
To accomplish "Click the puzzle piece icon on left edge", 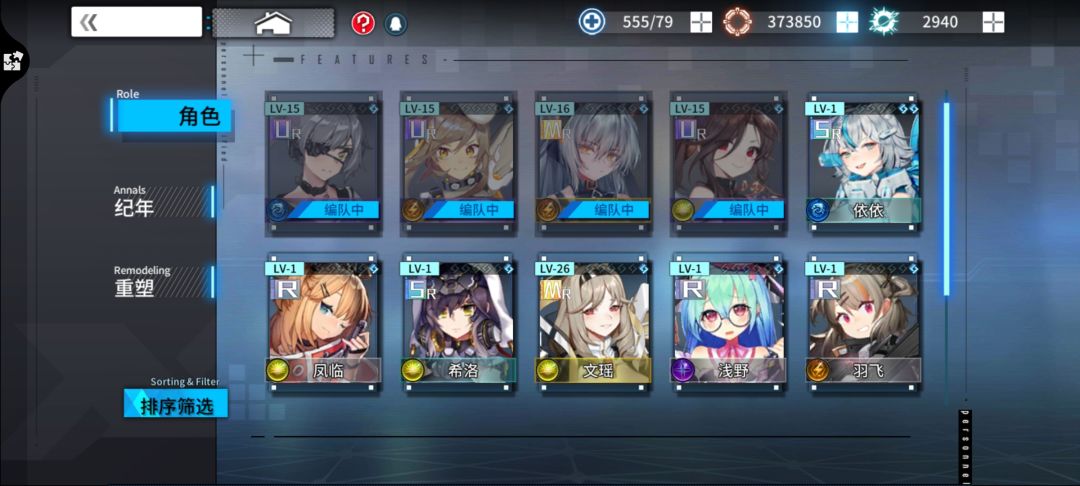I will (x=13, y=60).
